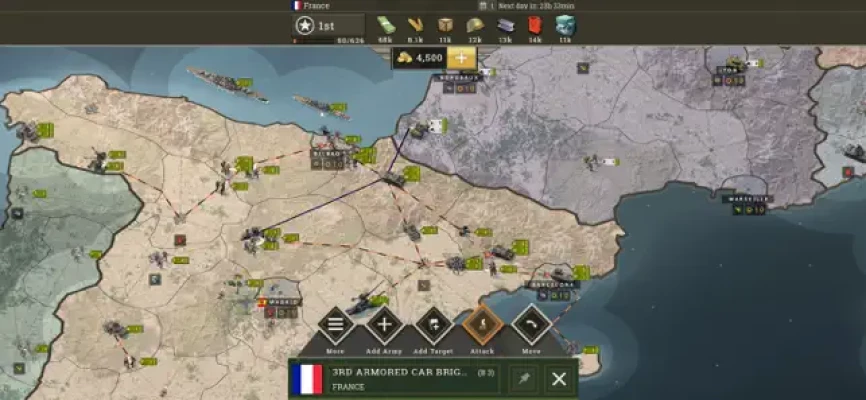The height and width of the screenshot is (400, 866).
Task: Click the cash money resource icon
Action: (x=386, y=25)
